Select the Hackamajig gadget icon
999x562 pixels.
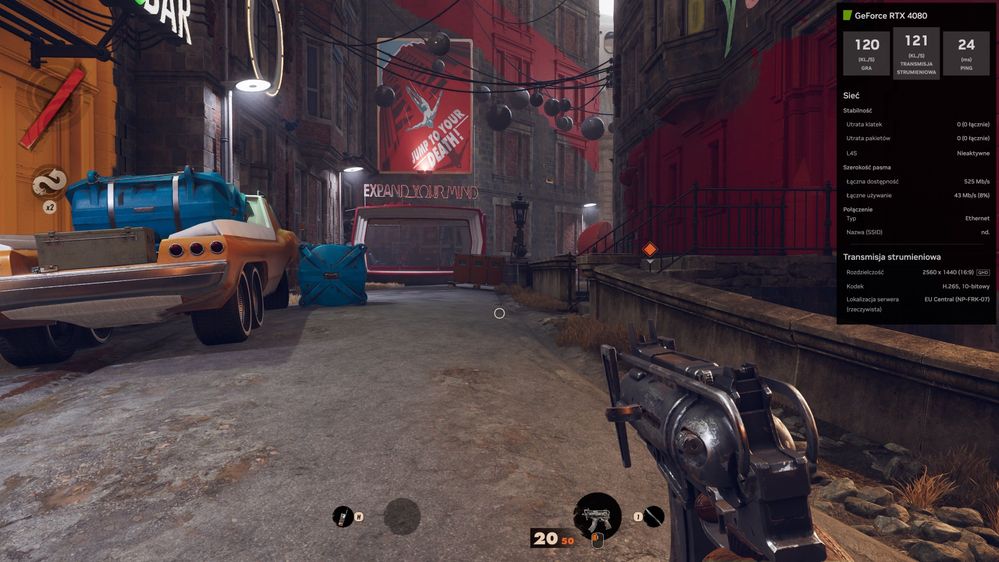[343, 516]
